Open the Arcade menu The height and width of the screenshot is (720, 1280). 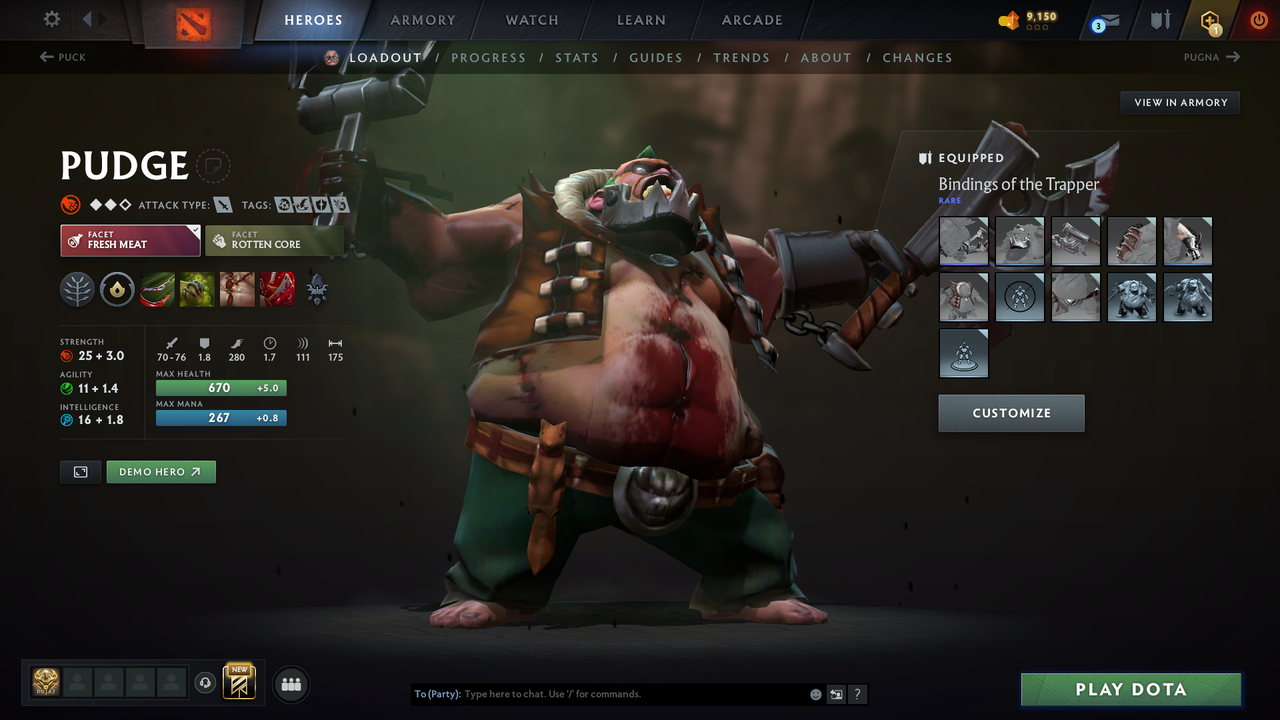coord(751,20)
